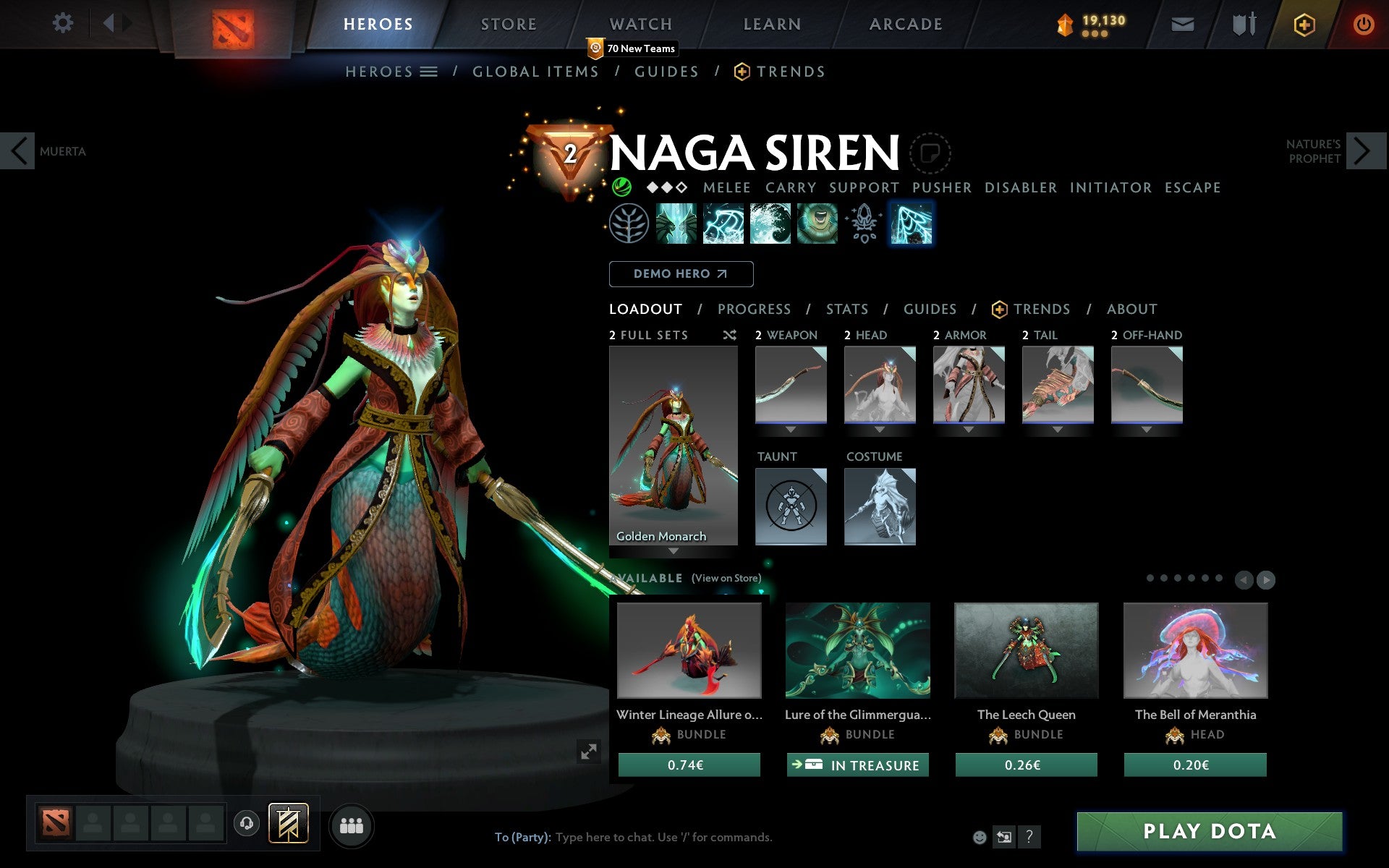
Task: Click the gold Dota Plus icon
Action: coord(1304,24)
